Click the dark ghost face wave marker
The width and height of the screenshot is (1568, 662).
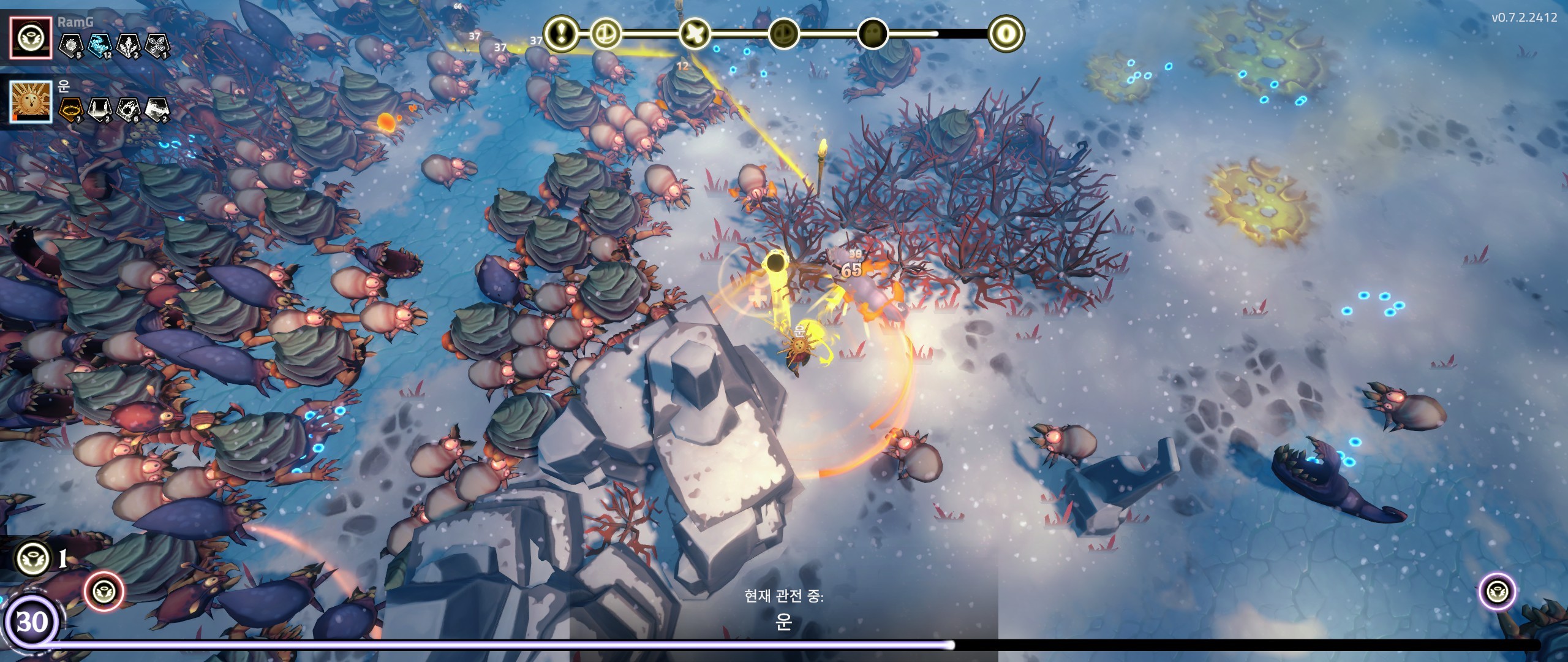pyautogui.click(x=873, y=33)
